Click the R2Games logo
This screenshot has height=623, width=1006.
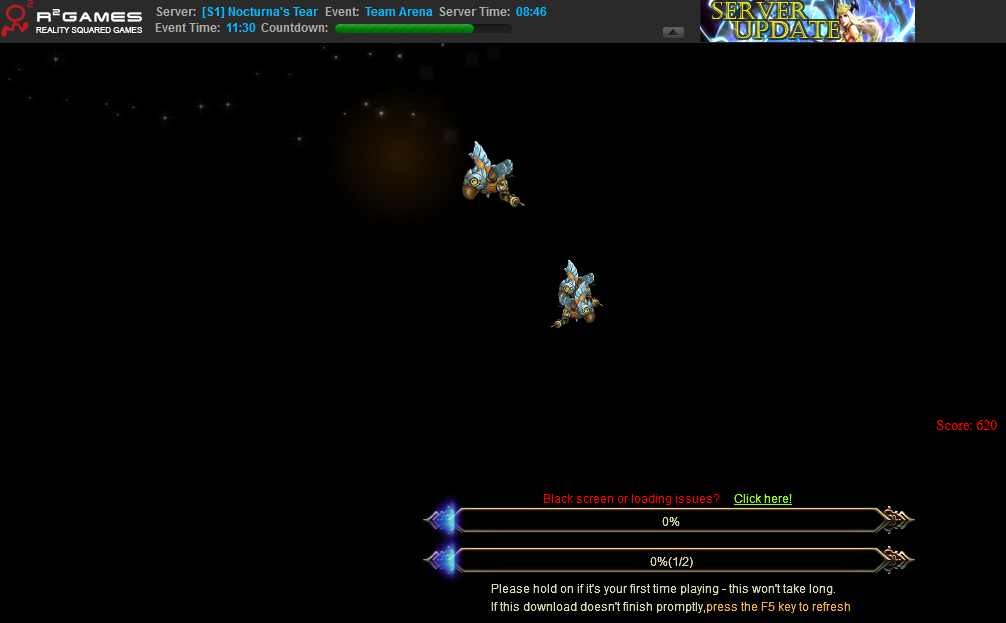pos(72,20)
